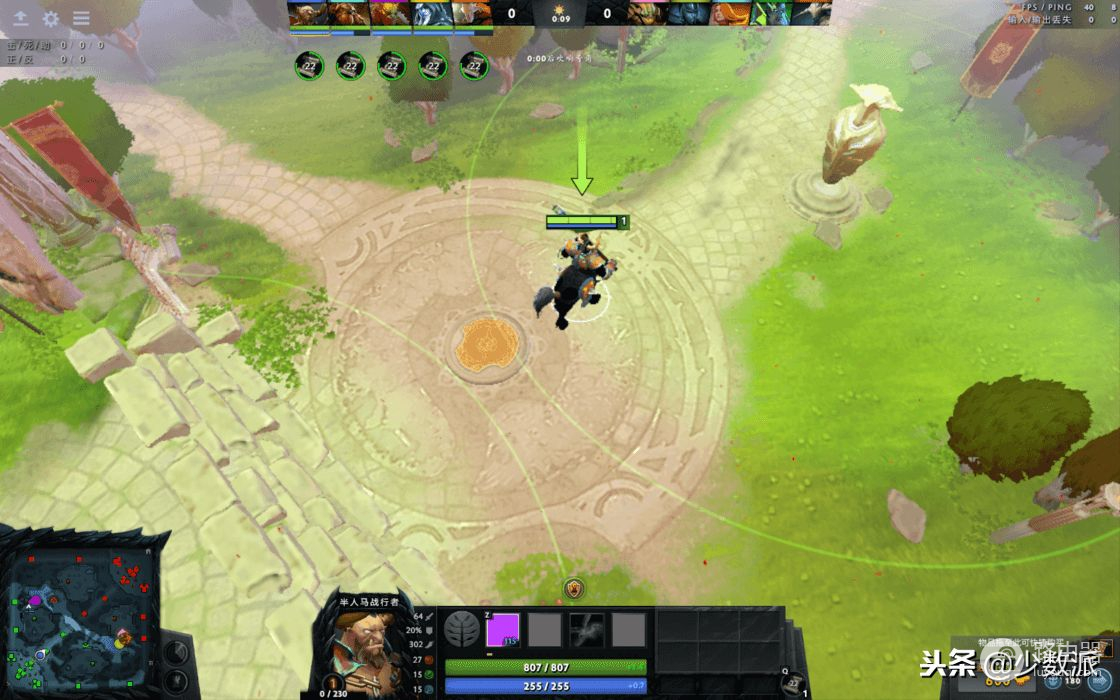1120x700 pixels.
Task: Open the hamburger main menu
Action: [x=81, y=18]
